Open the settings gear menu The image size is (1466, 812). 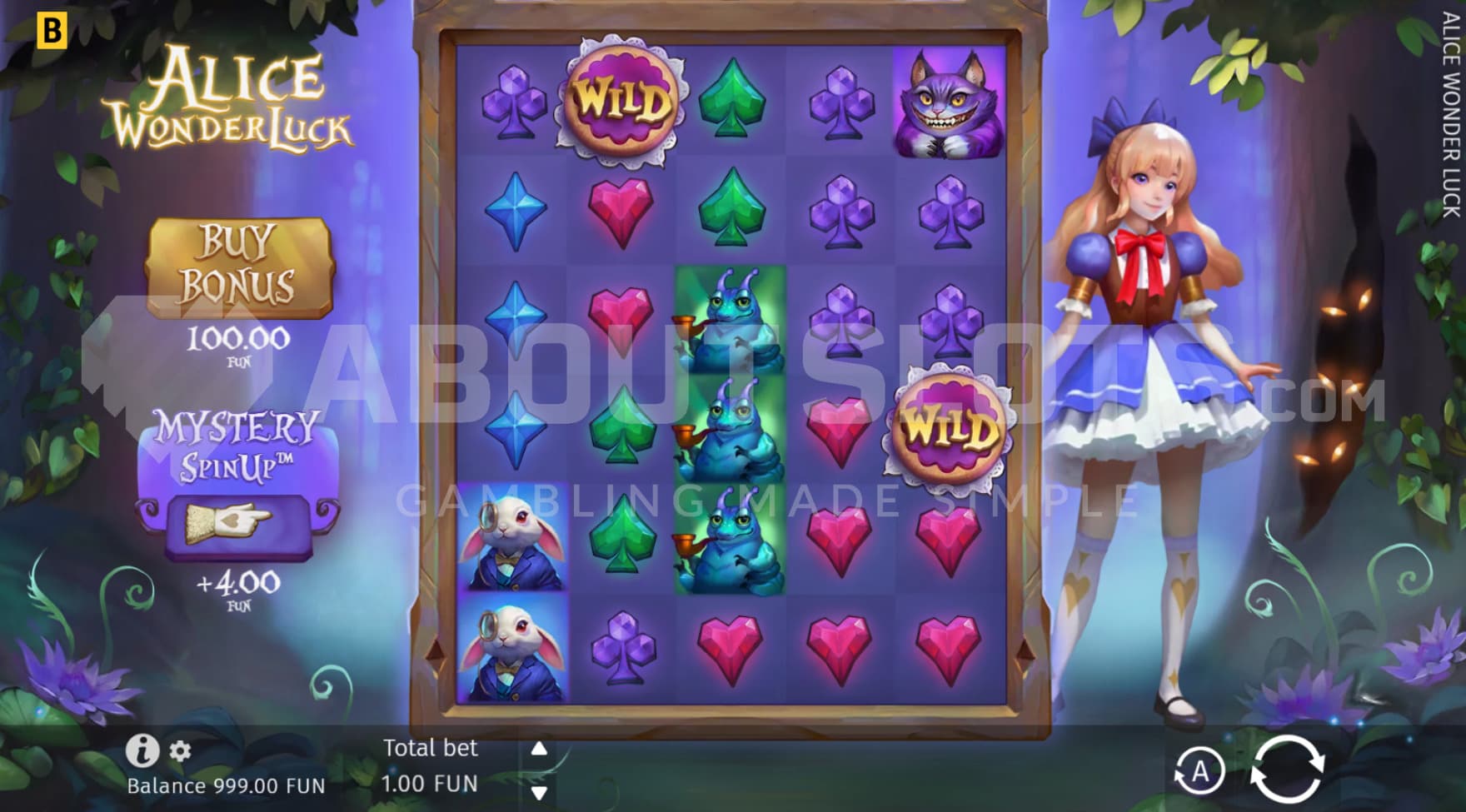(181, 751)
